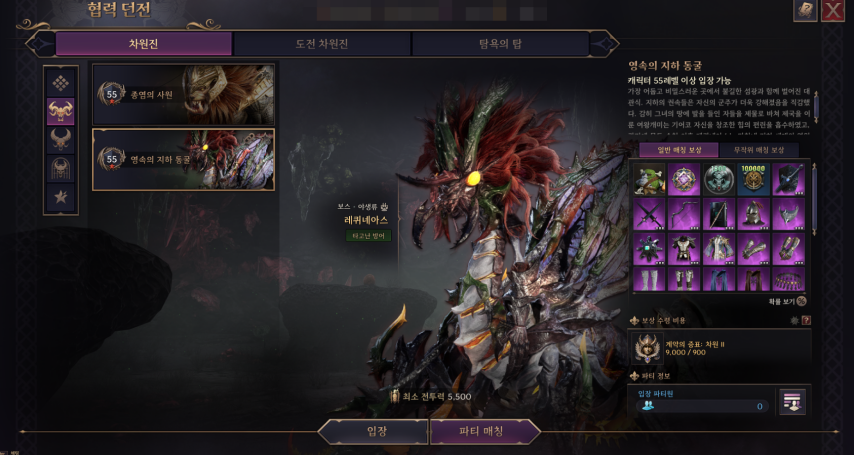This screenshot has width=854, height=455.
Task: Close the co-op dungeon window
Action: coord(832,11)
